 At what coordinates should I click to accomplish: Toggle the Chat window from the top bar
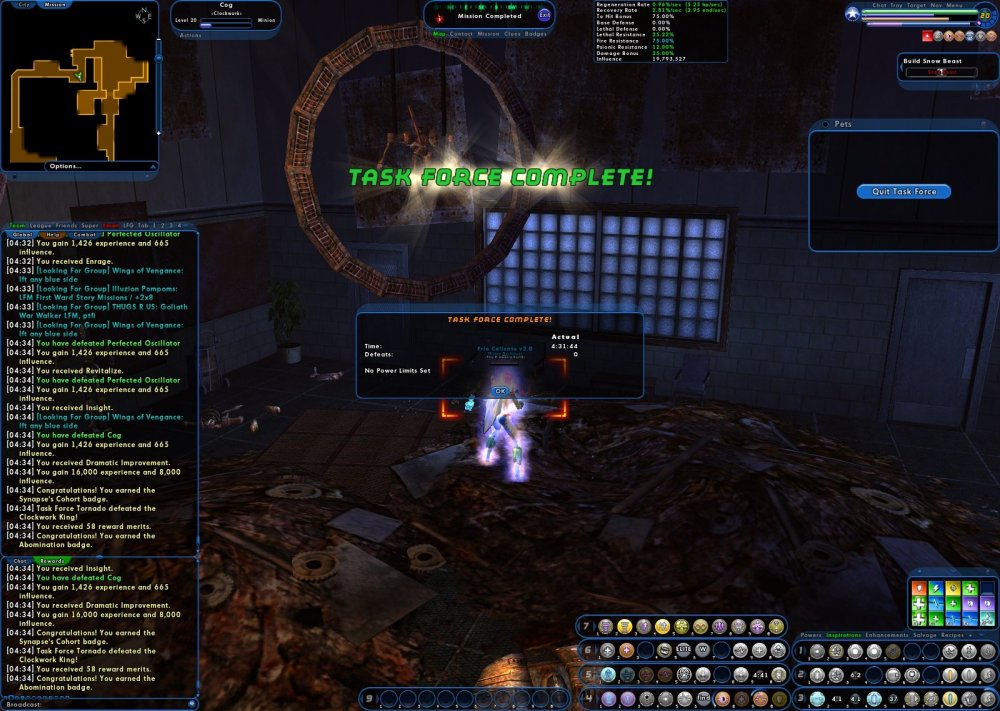point(879,5)
